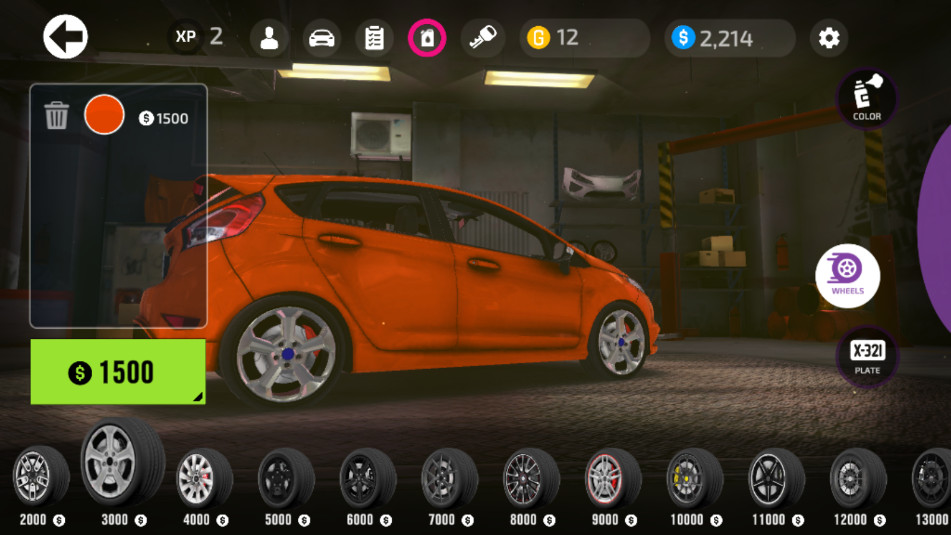Viewport: 951px width, 535px height.
Task: Choose the 3000 priced wheel
Action: point(121,463)
